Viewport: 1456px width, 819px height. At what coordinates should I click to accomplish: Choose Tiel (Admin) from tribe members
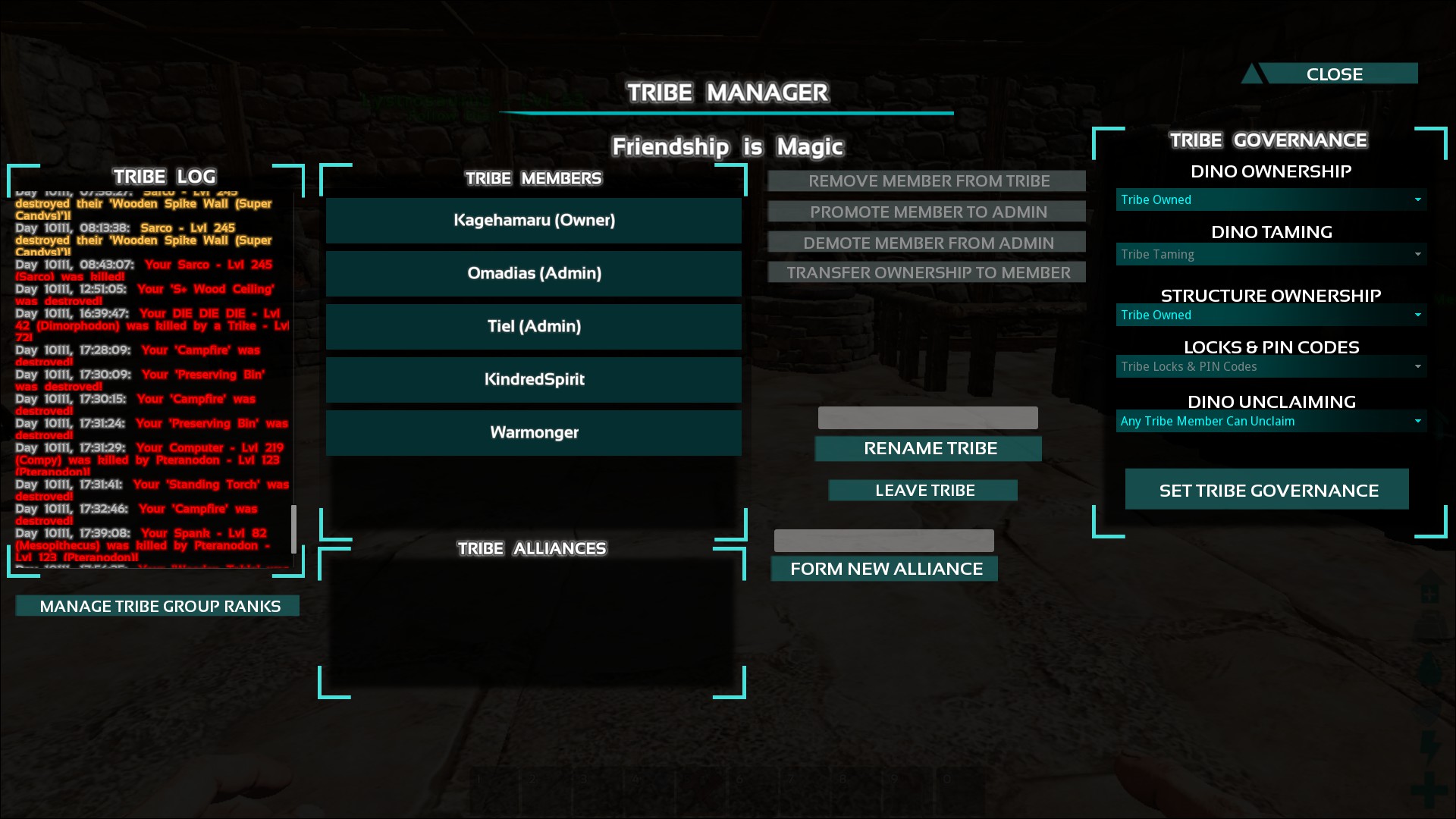534,327
